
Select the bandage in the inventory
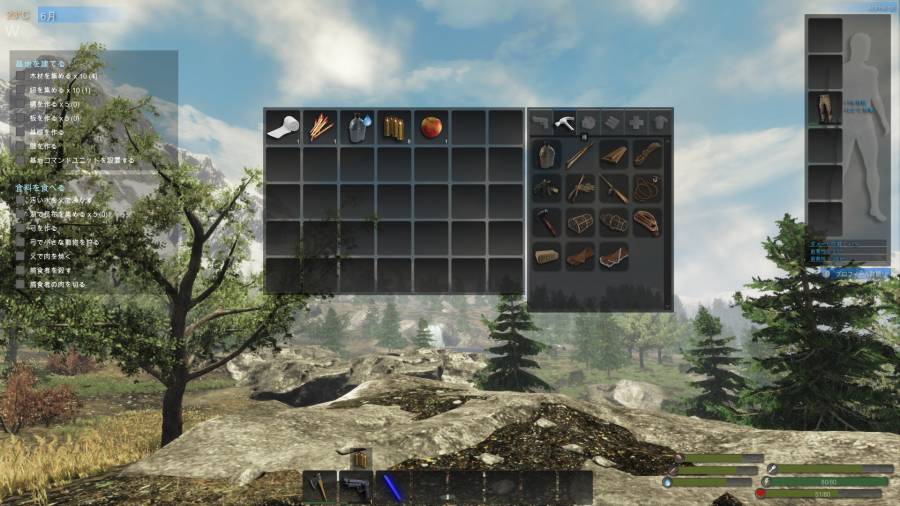(283, 127)
